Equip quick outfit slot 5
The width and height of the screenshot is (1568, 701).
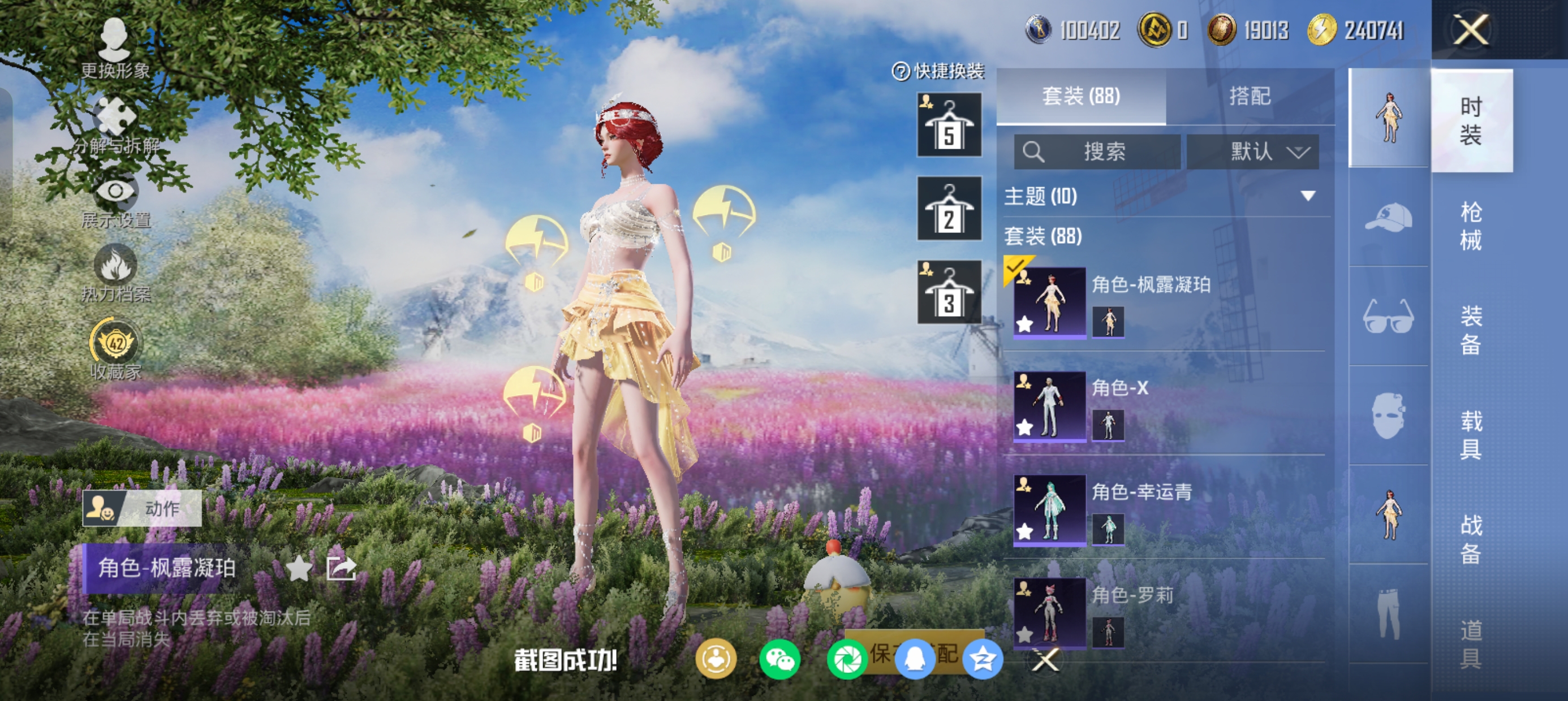949,125
